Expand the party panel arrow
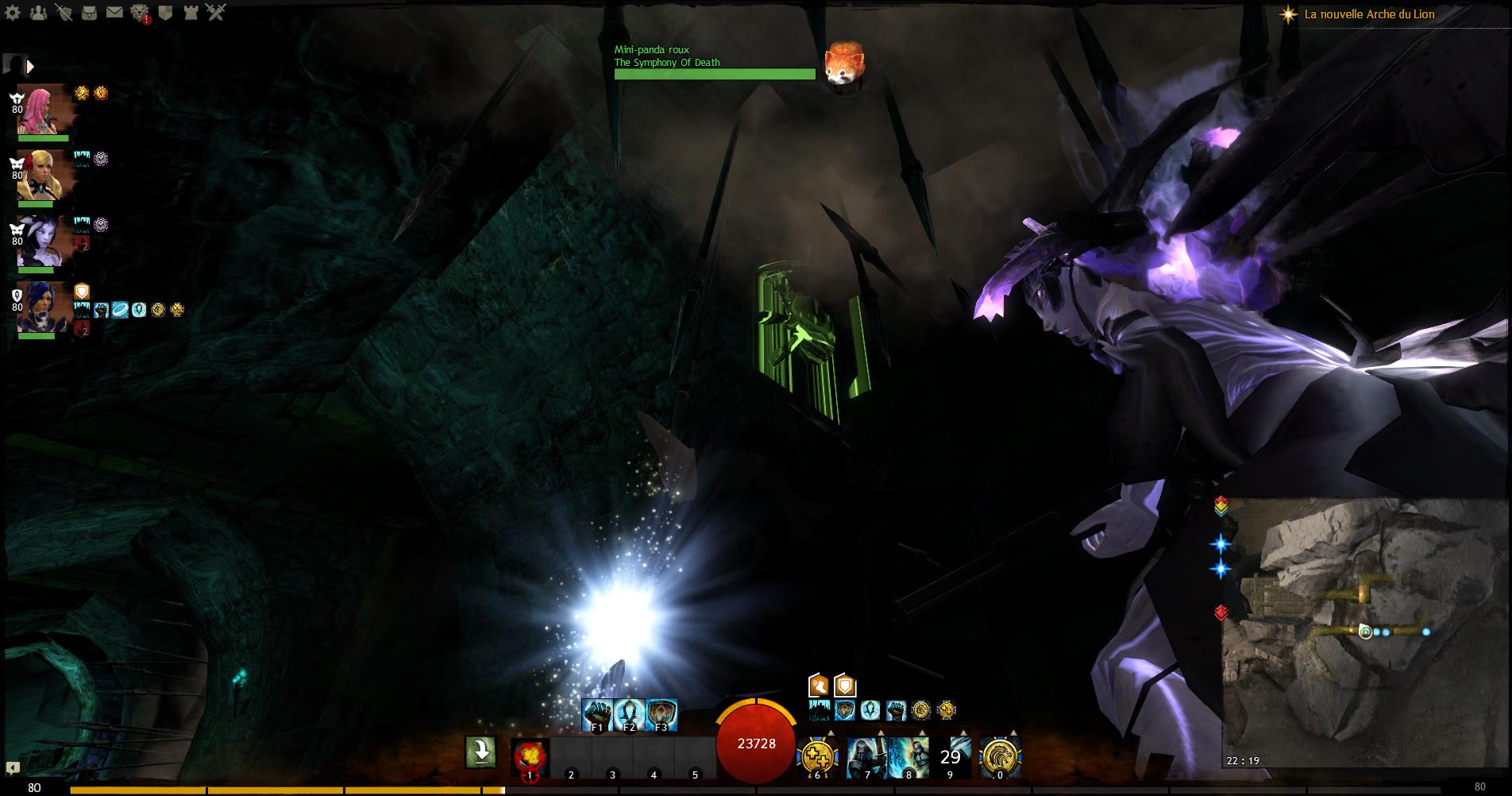The image size is (1512, 796). tap(31, 67)
